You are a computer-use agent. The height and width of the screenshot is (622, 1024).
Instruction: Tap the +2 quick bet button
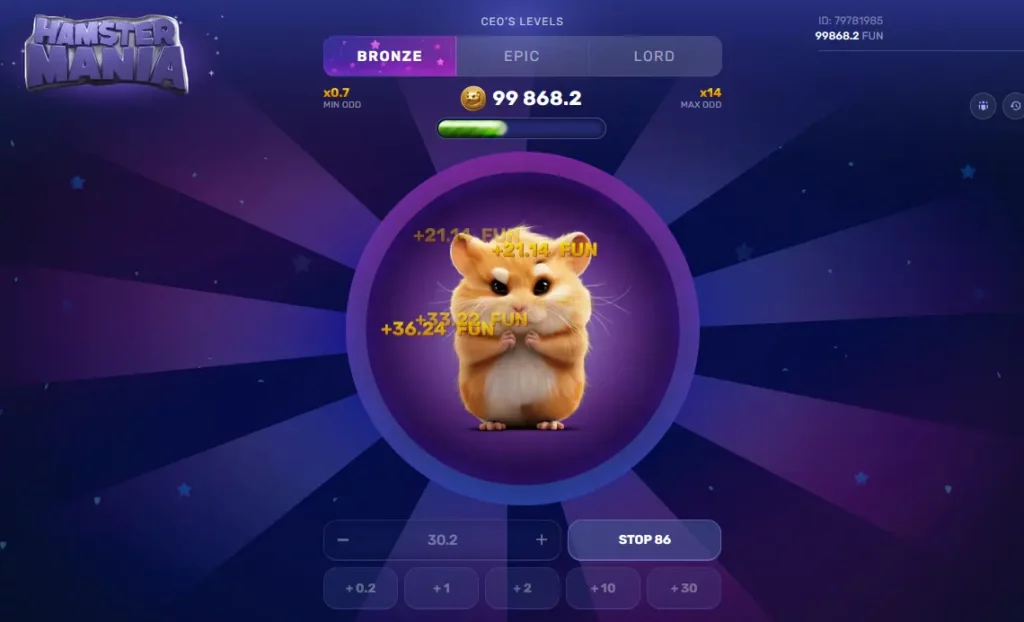point(522,588)
